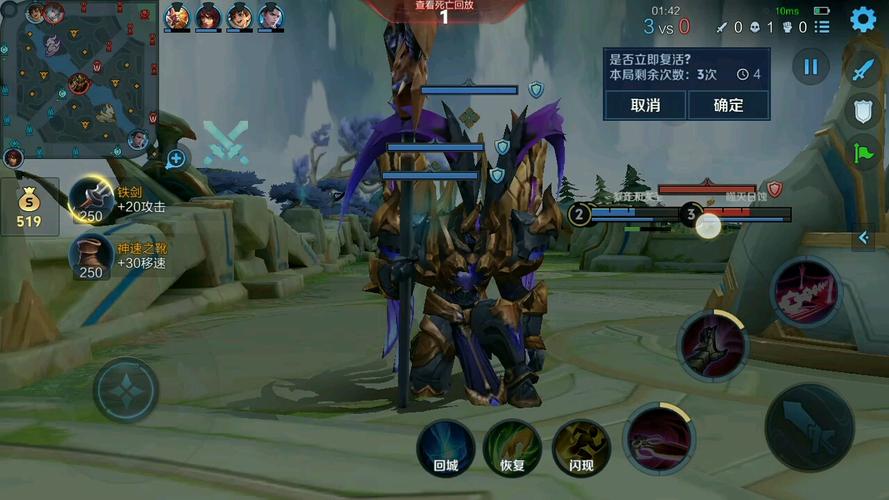Open the settings gear icon
Viewport: 889px width, 500px height.
click(863, 20)
